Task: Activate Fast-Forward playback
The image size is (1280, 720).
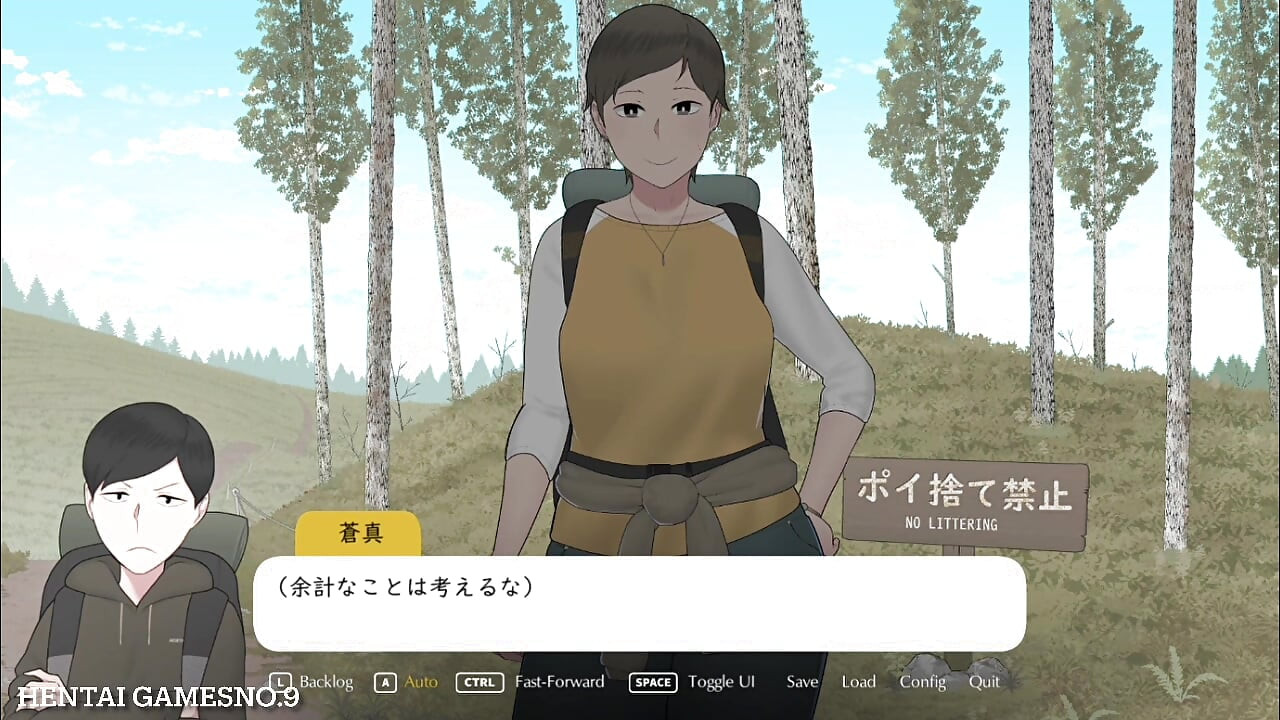Action: click(x=558, y=682)
